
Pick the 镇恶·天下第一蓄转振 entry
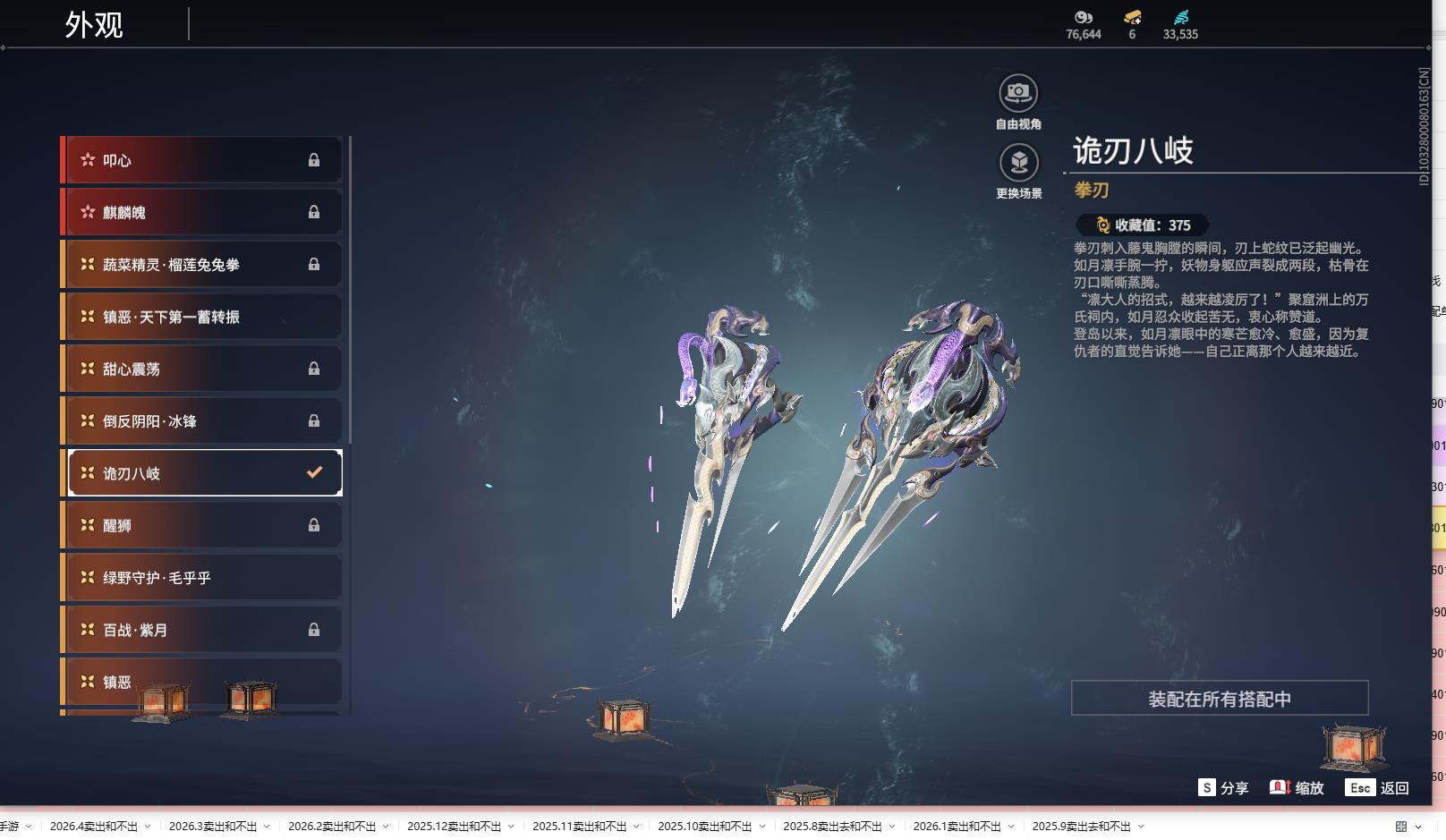pos(201,317)
